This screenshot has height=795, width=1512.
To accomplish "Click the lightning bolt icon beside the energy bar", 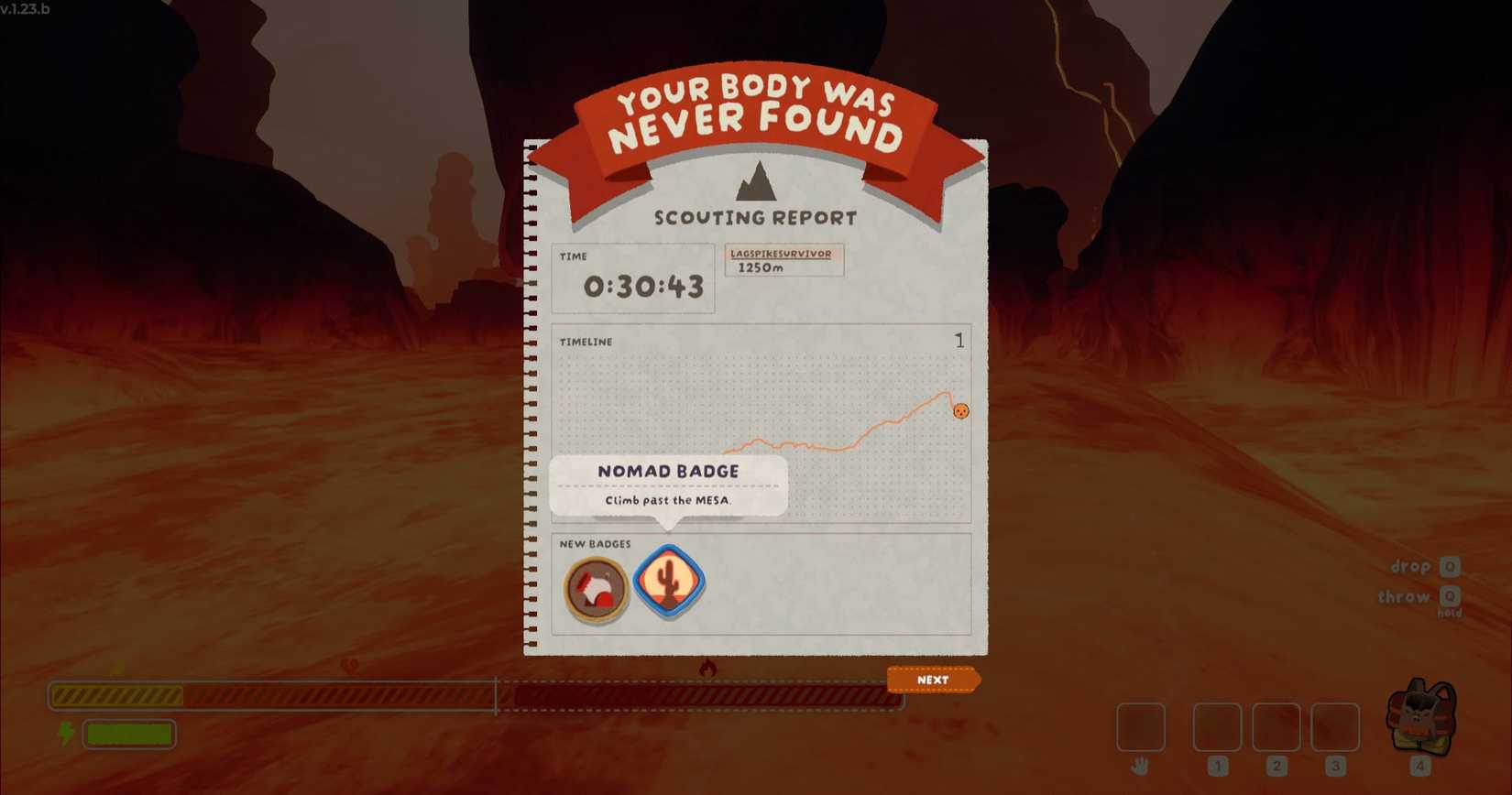I will [x=65, y=733].
